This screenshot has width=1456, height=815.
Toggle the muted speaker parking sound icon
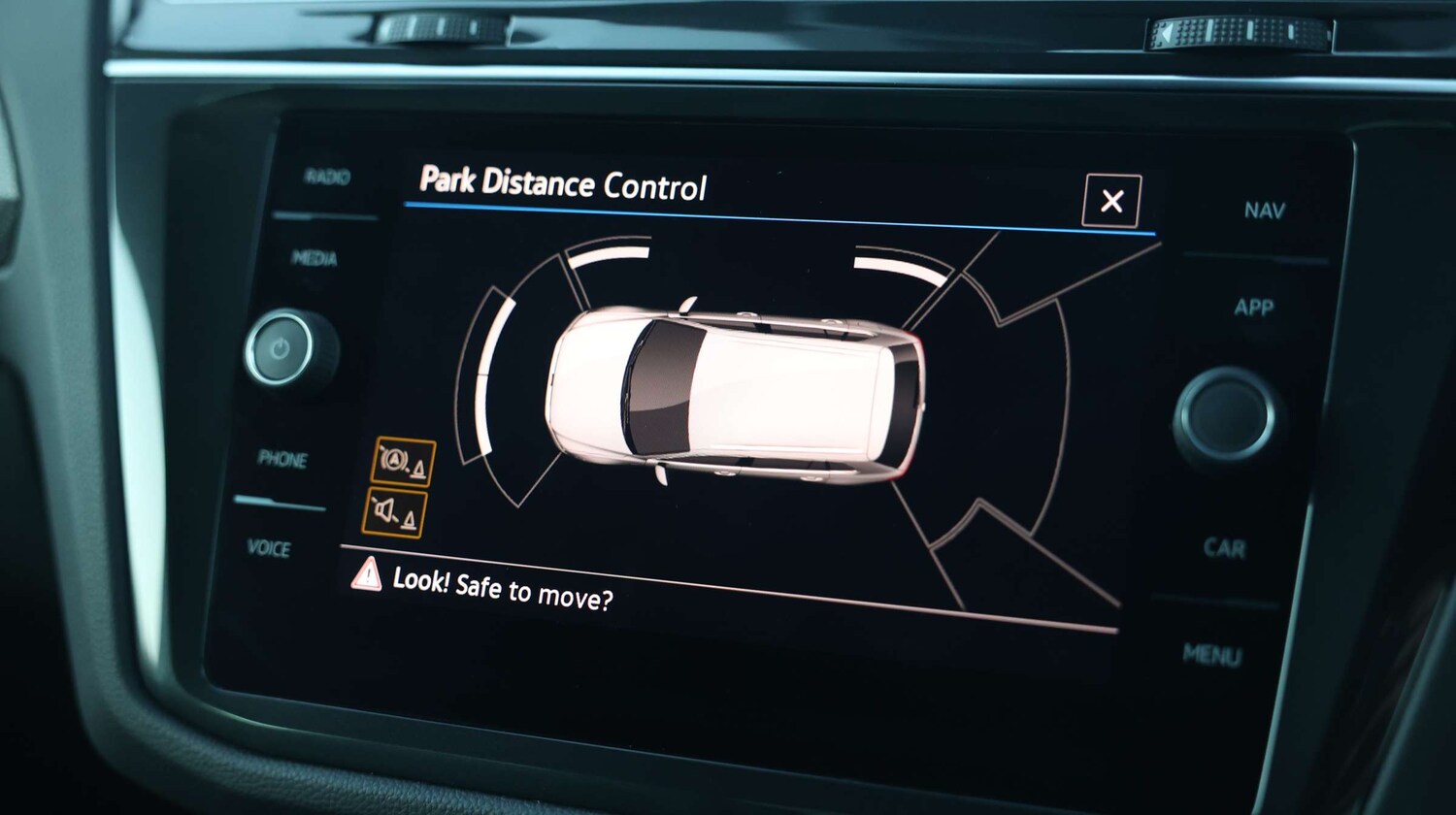point(394,511)
